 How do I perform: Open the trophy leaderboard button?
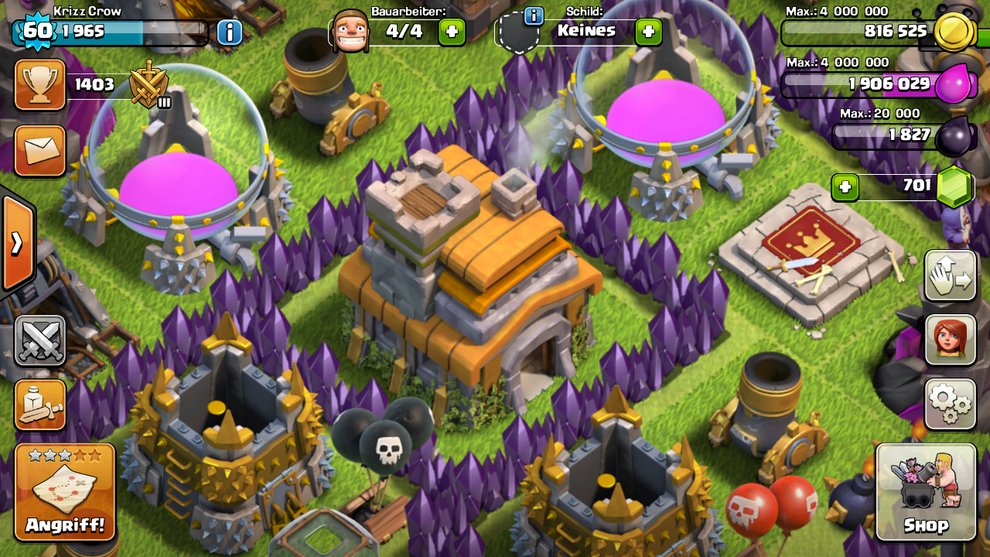click(40, 85)
